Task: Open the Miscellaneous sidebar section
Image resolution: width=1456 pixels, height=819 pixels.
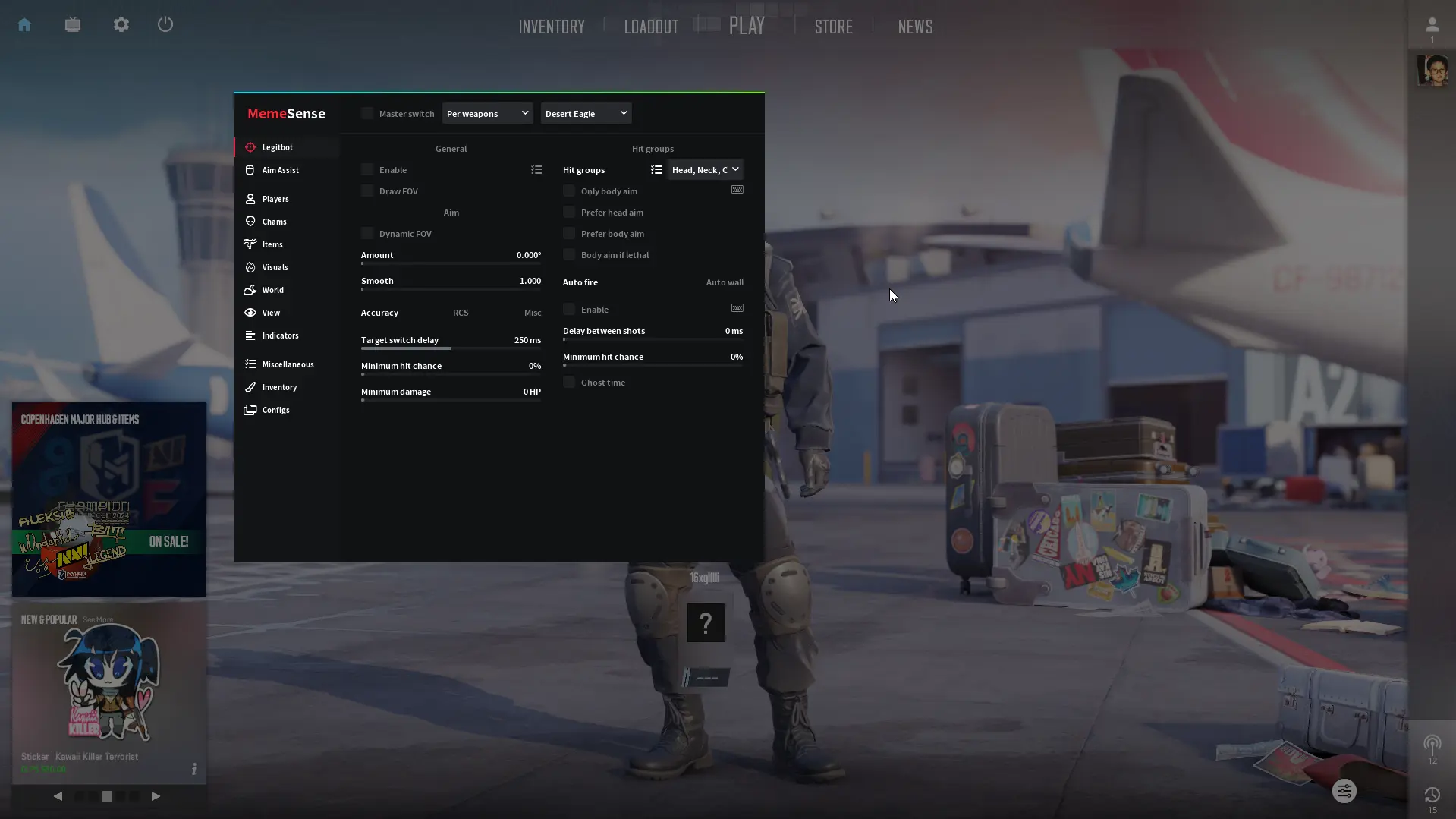Action: 288,364
